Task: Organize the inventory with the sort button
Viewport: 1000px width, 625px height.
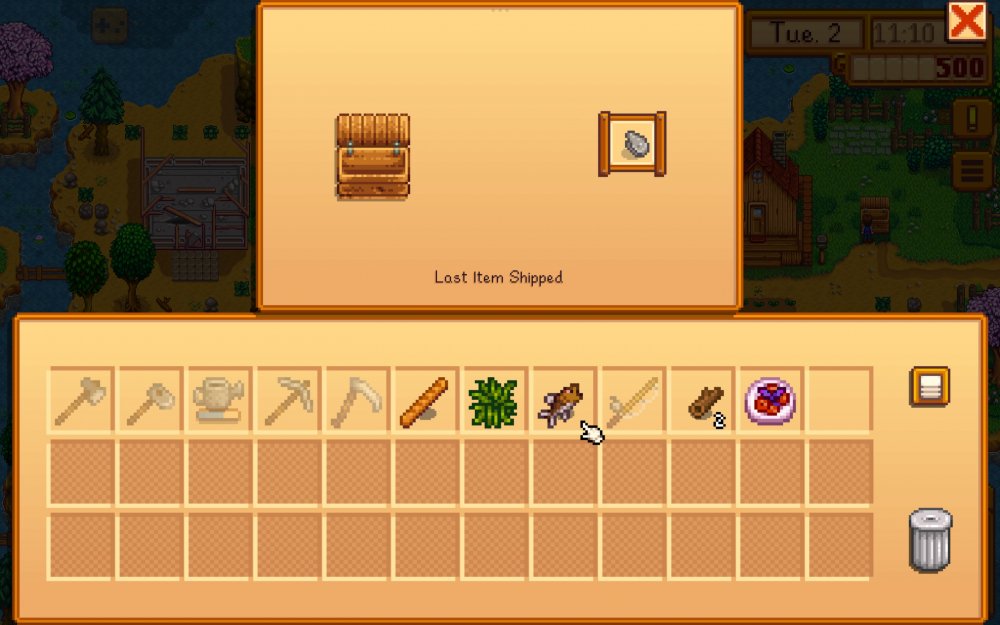Action: pos(929,387)
